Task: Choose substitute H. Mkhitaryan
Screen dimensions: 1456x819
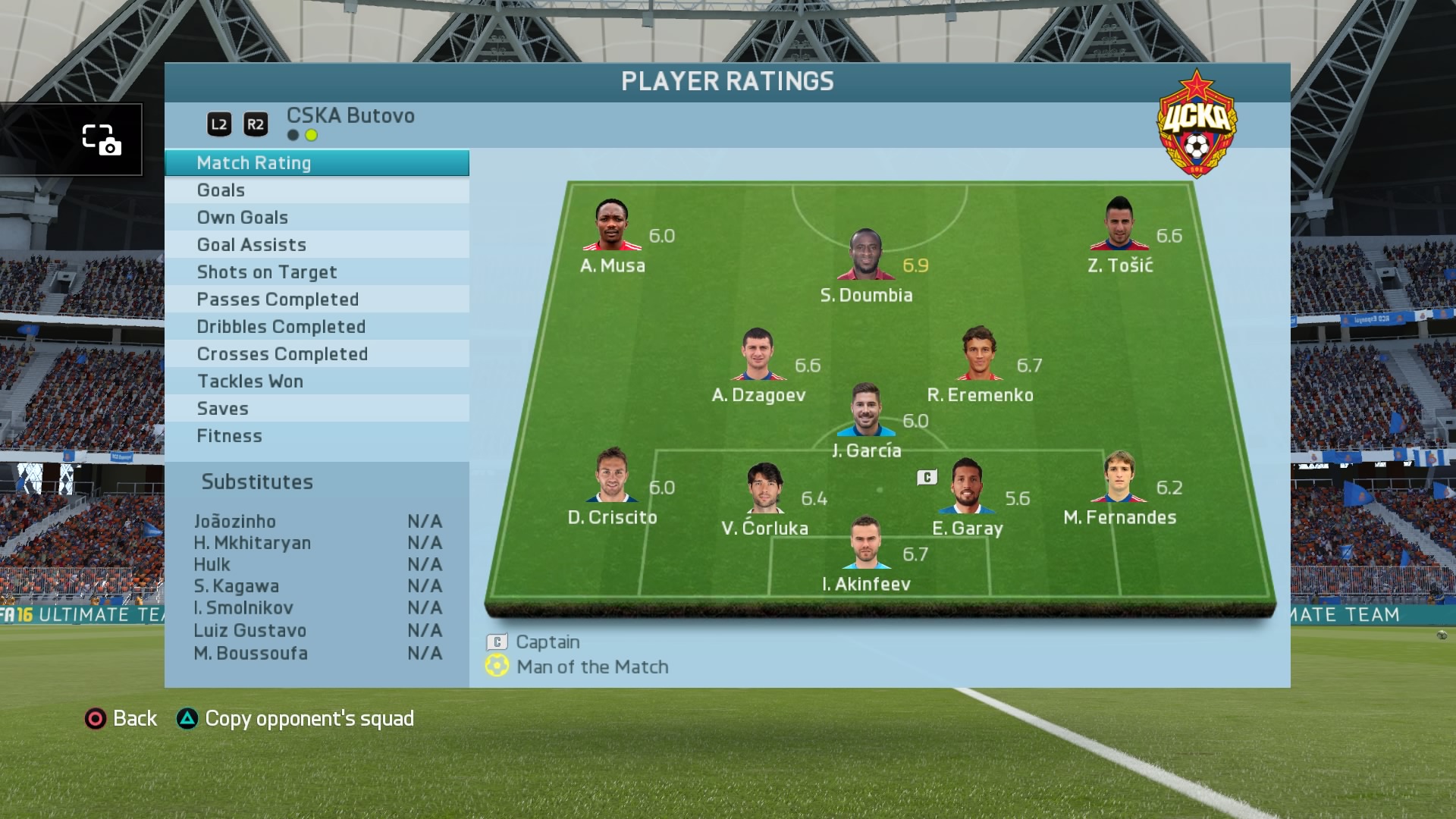Action: click(253, 543)
